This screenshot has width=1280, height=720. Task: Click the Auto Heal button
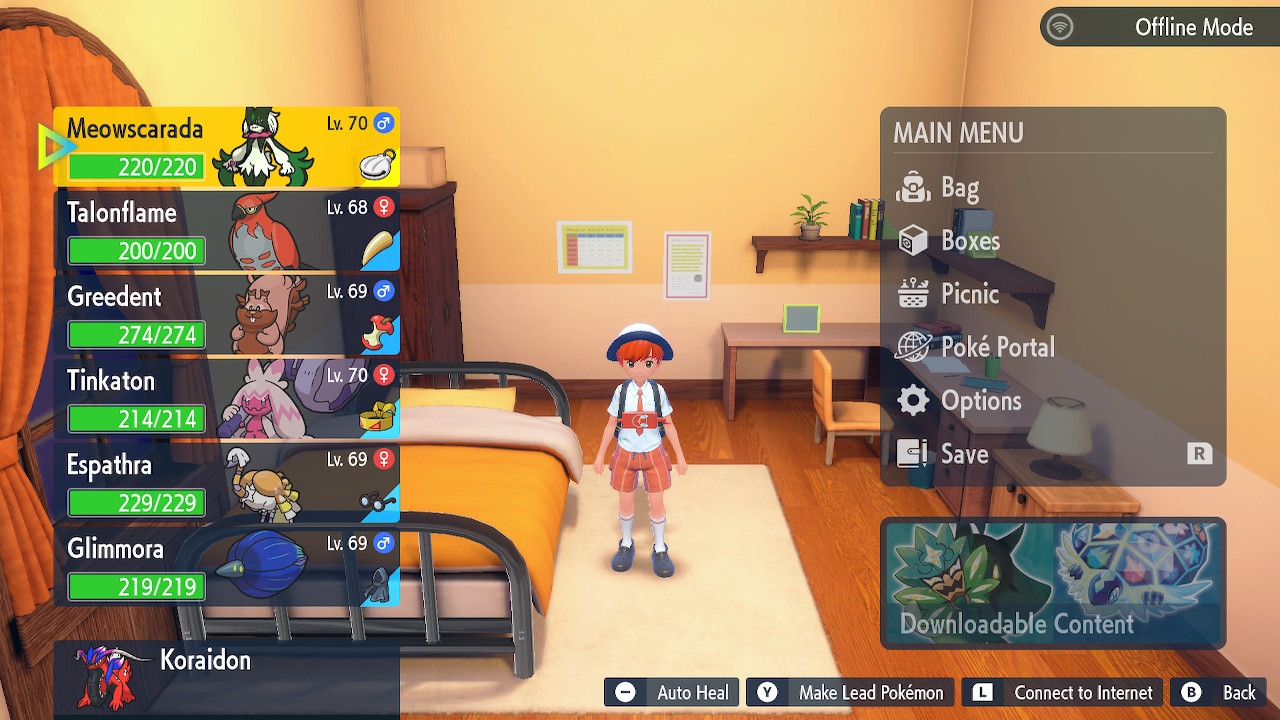coord(673,693)
